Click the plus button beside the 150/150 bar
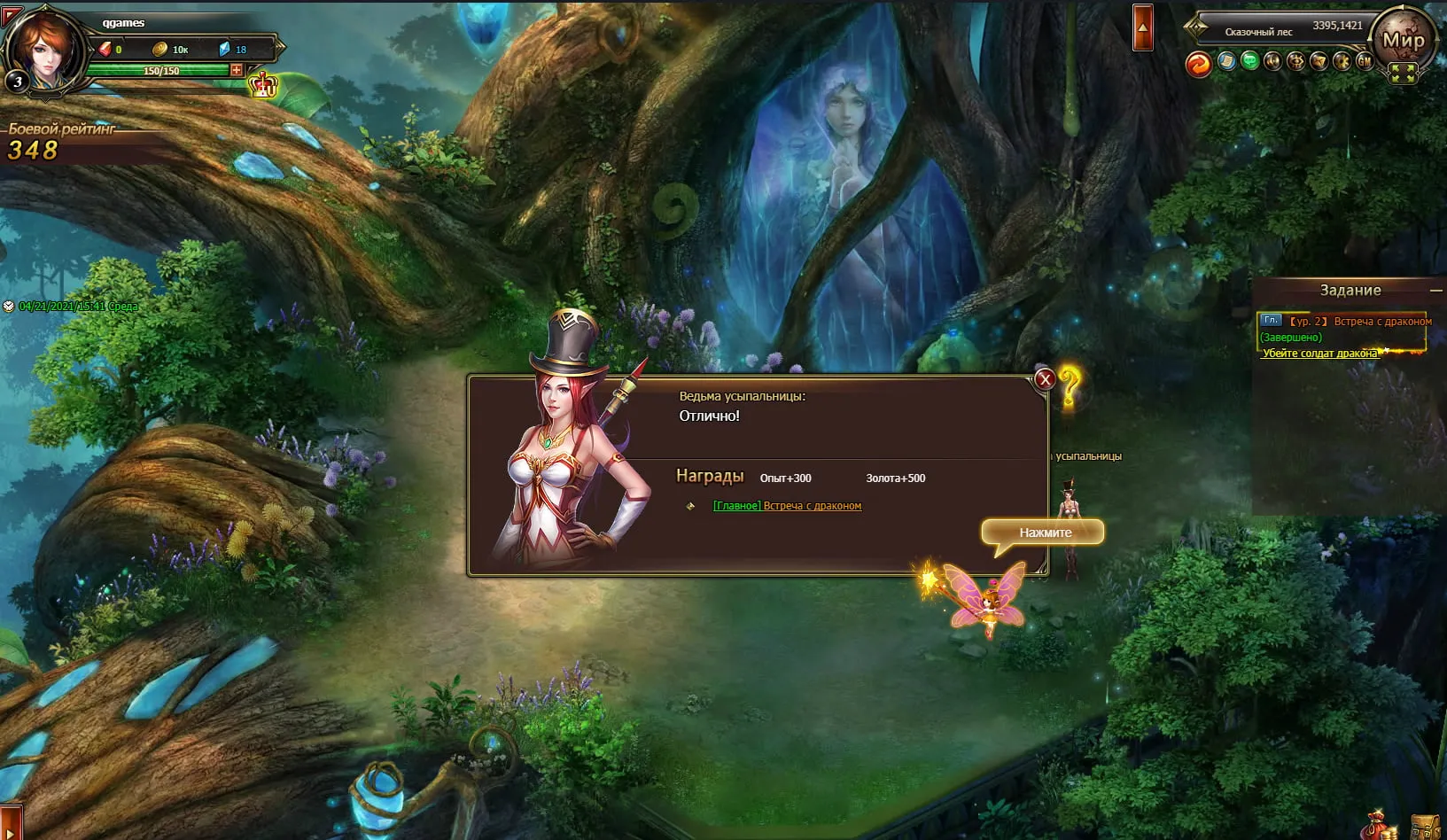The width and height of the screenshot is (1447, 840). coord(237,70)
